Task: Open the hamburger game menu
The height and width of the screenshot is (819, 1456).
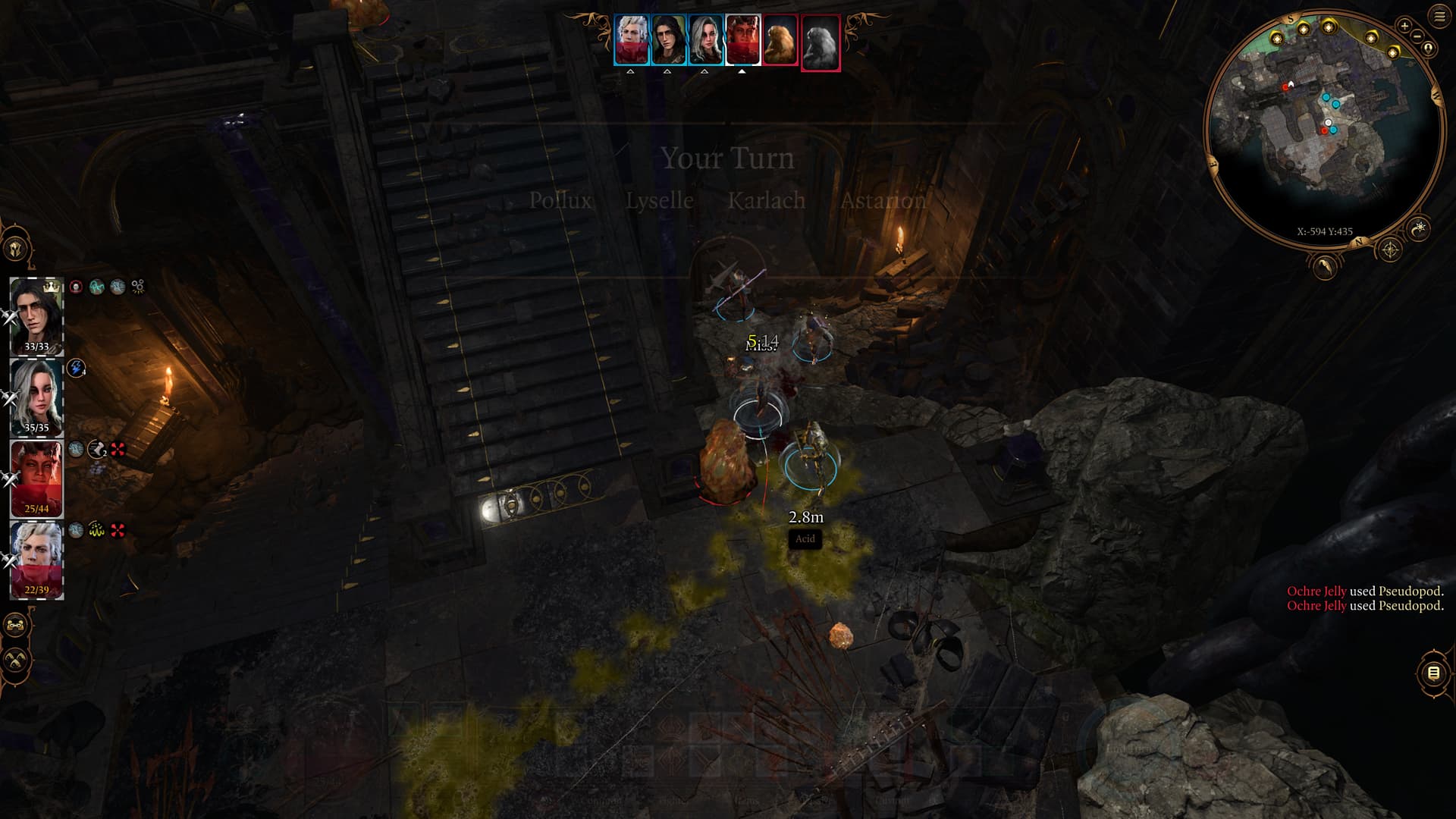Action: tap(1439, 17)
